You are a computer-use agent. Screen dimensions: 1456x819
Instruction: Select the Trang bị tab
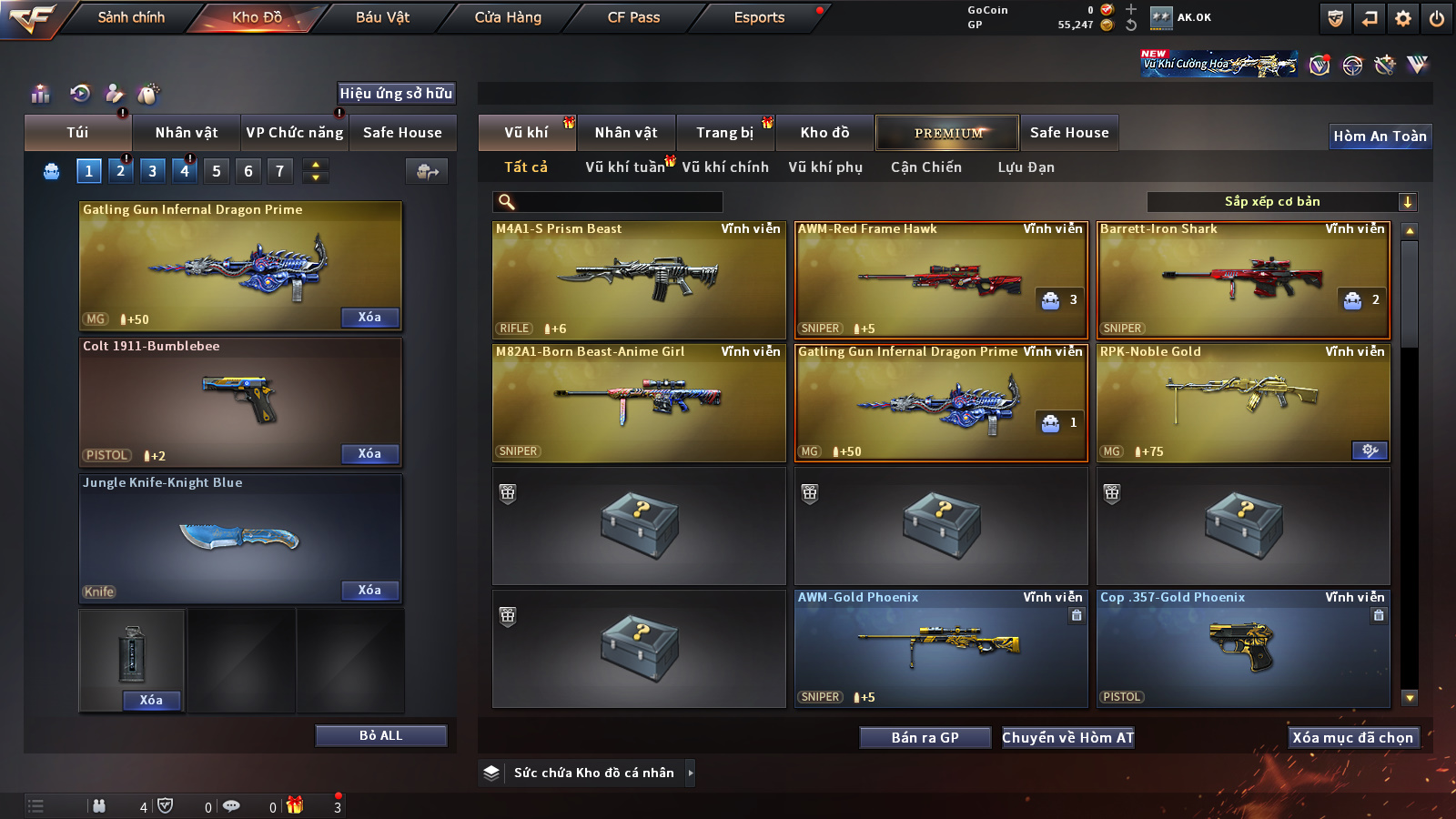tap(724, 133)
